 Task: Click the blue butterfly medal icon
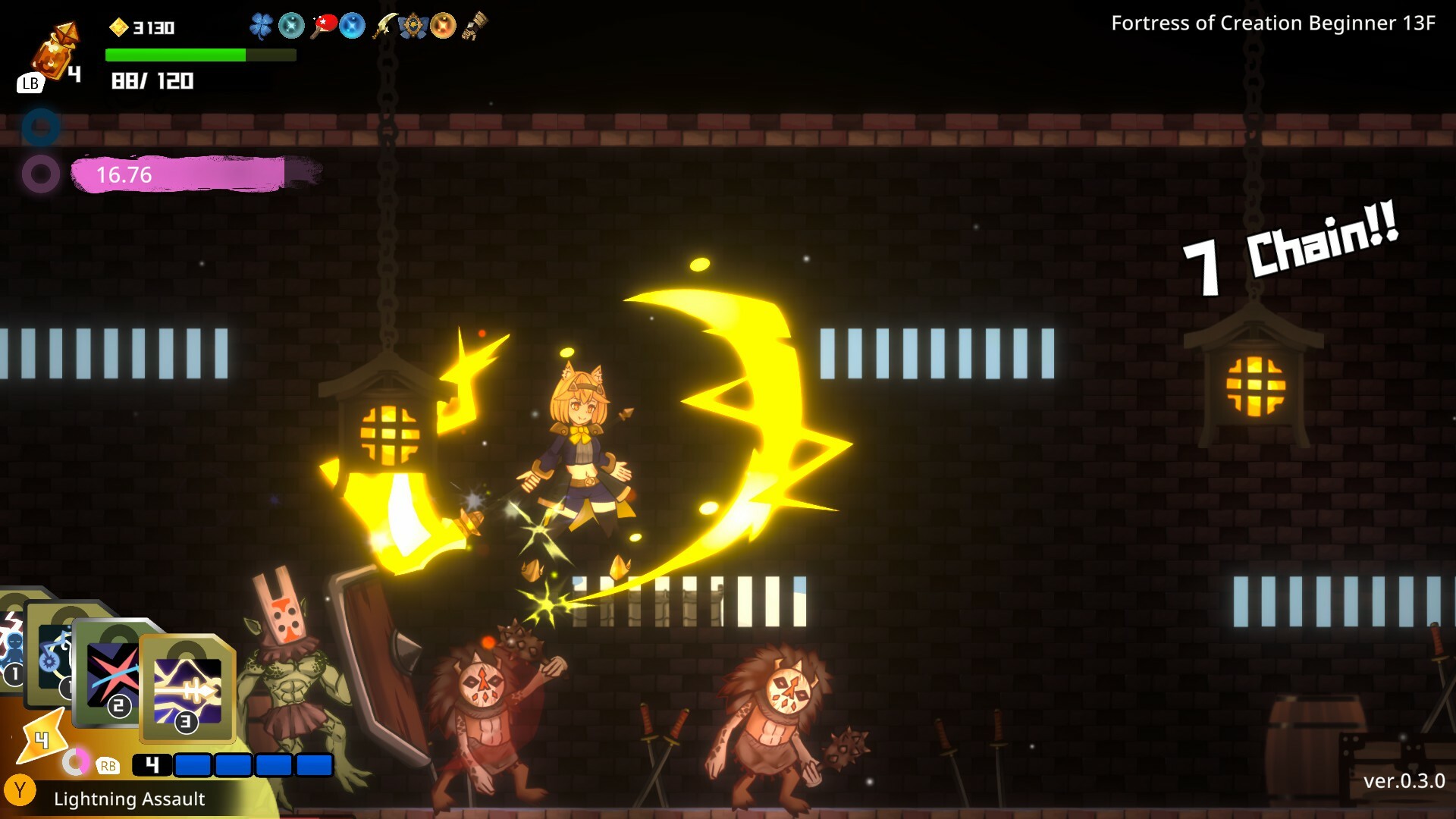click(413, 25)
